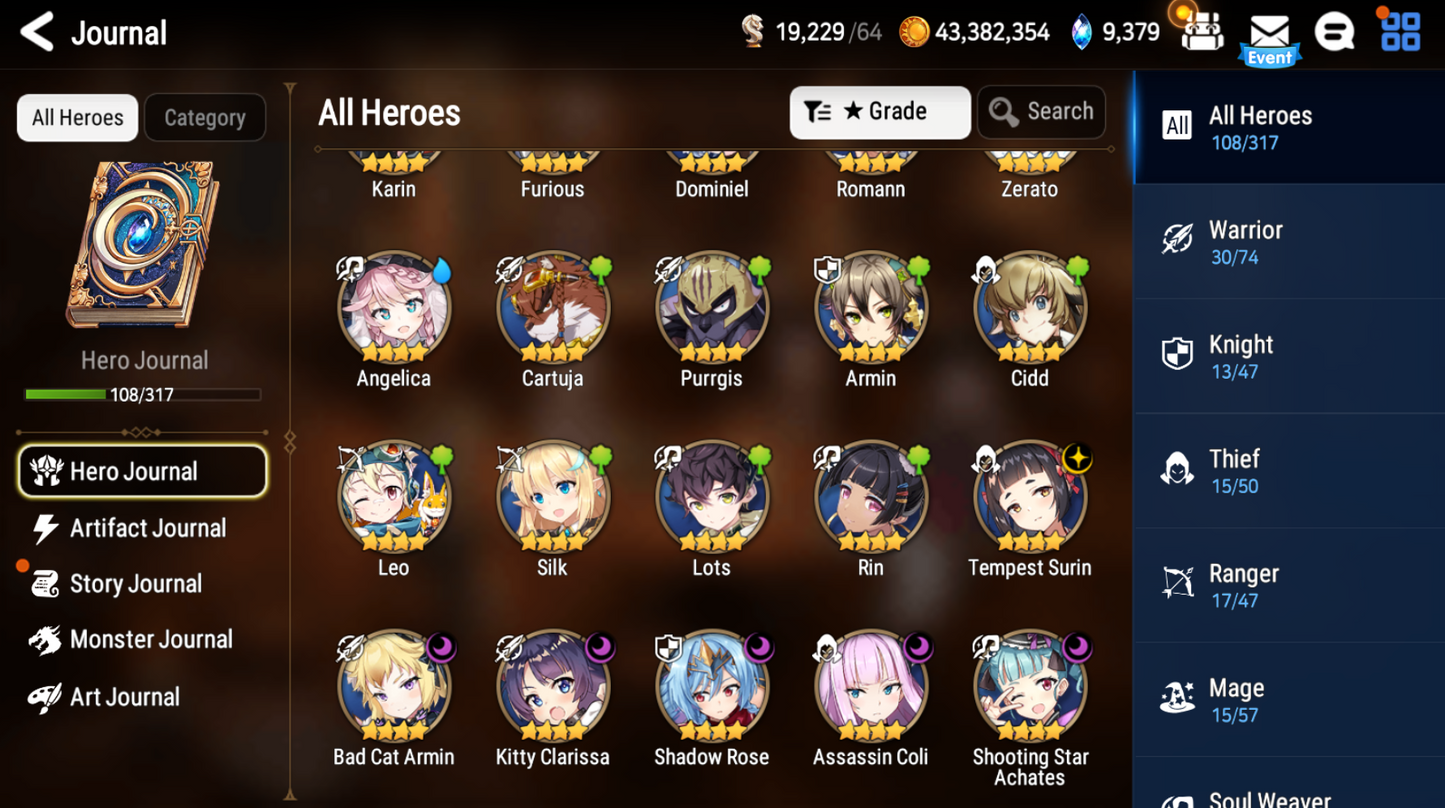The image size is (1445, 808).
Task: Select the Mage class filter
Action: click(x=1288, y=699)
